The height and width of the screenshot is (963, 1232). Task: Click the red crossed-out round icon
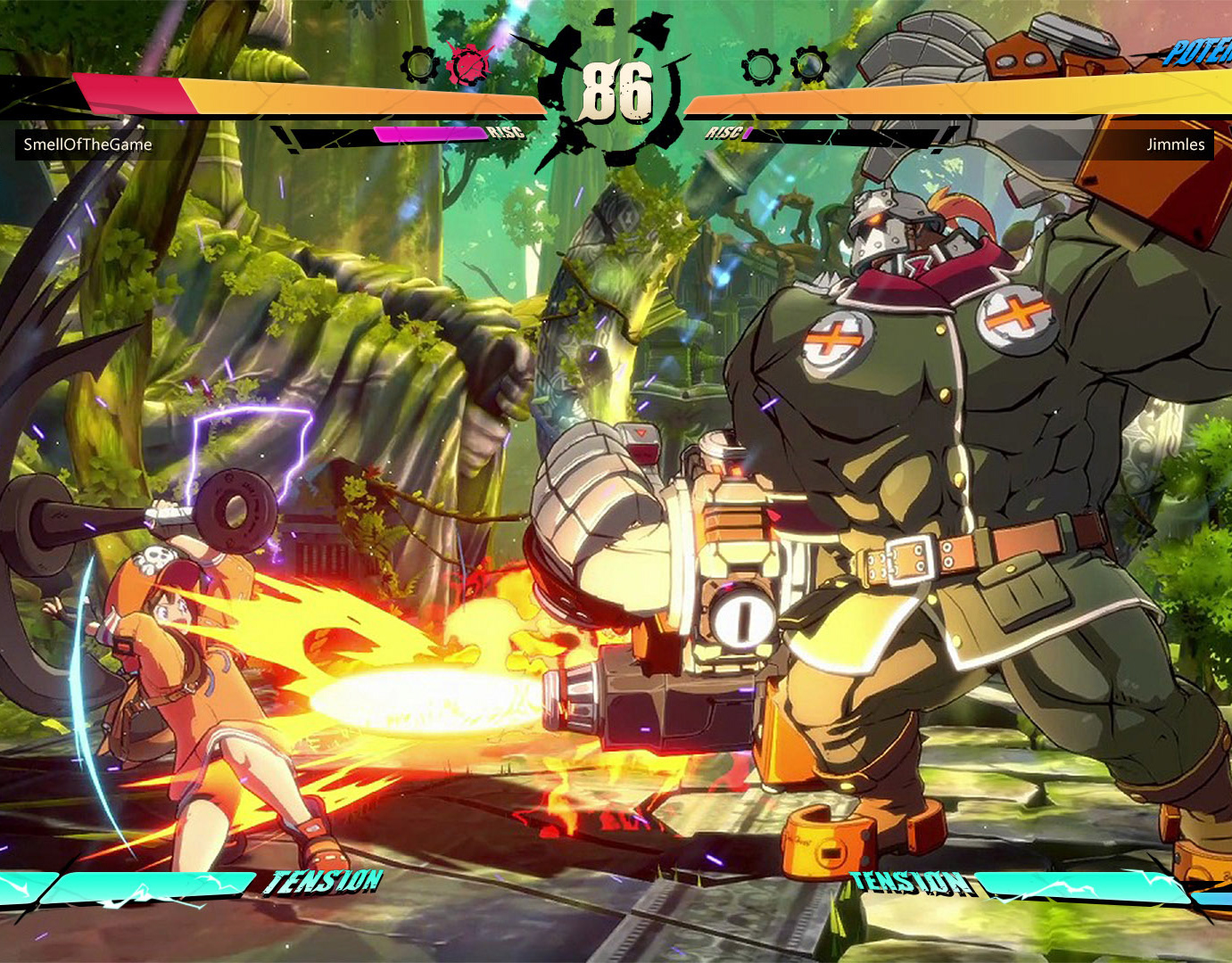point(468,65)
